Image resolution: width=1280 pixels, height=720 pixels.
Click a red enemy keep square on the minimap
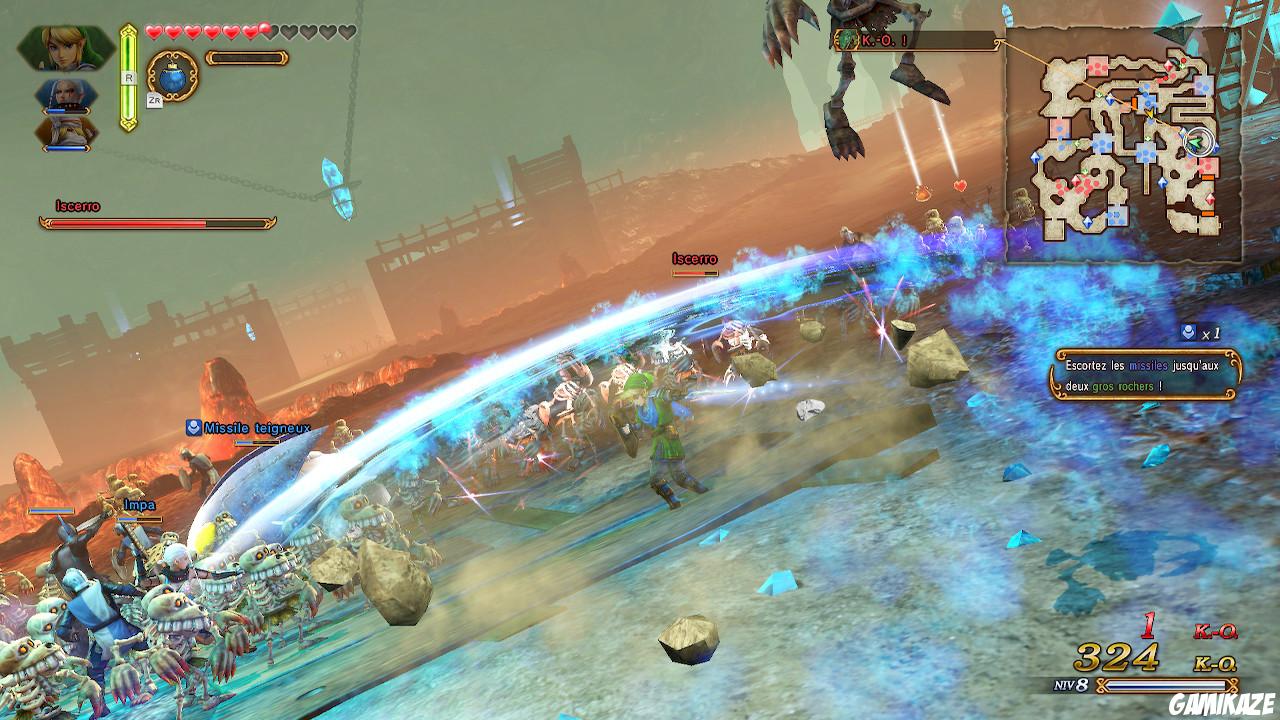tap(1095, 64)
